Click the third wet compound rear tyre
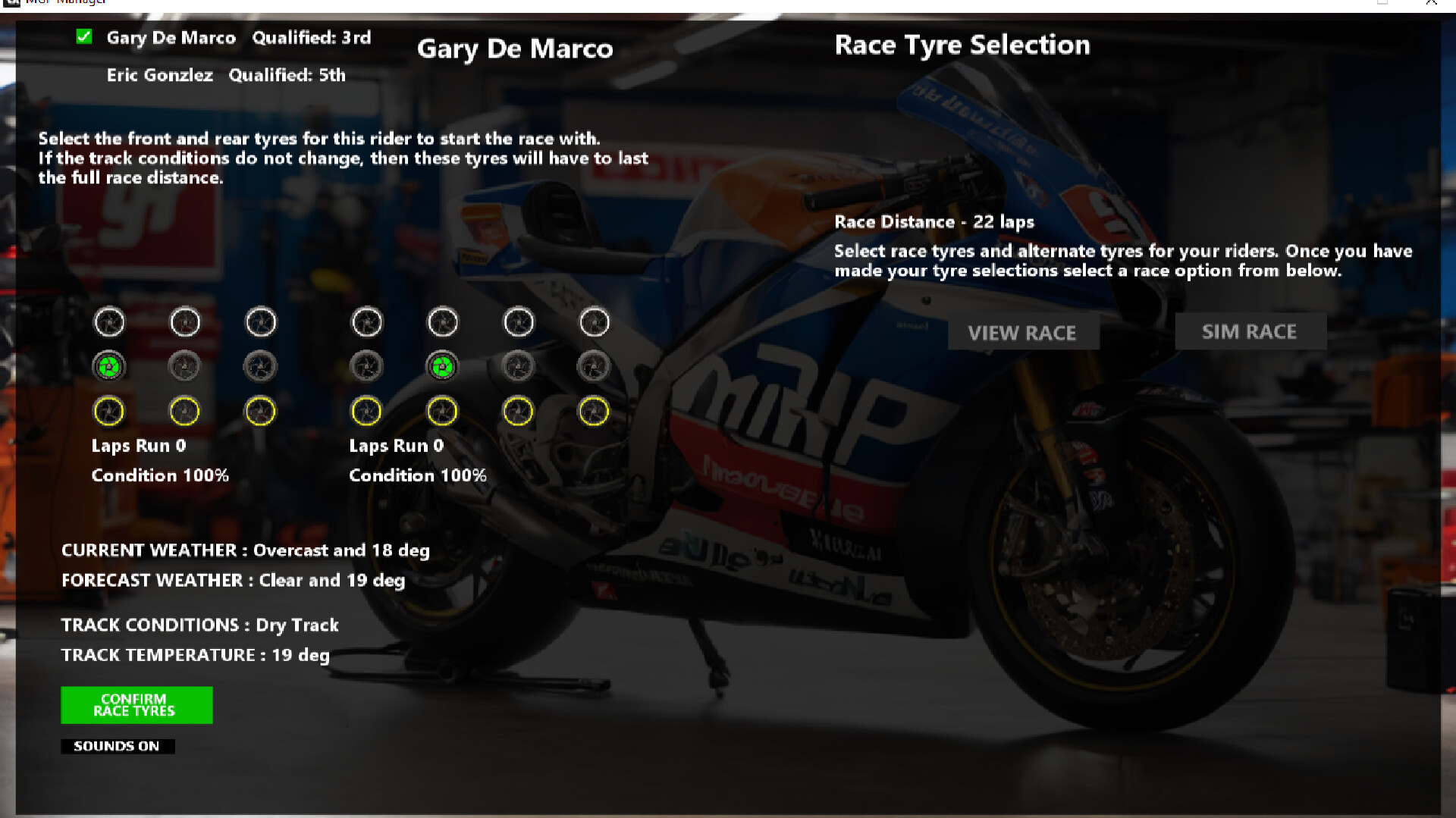 click(x=518, y=410)
